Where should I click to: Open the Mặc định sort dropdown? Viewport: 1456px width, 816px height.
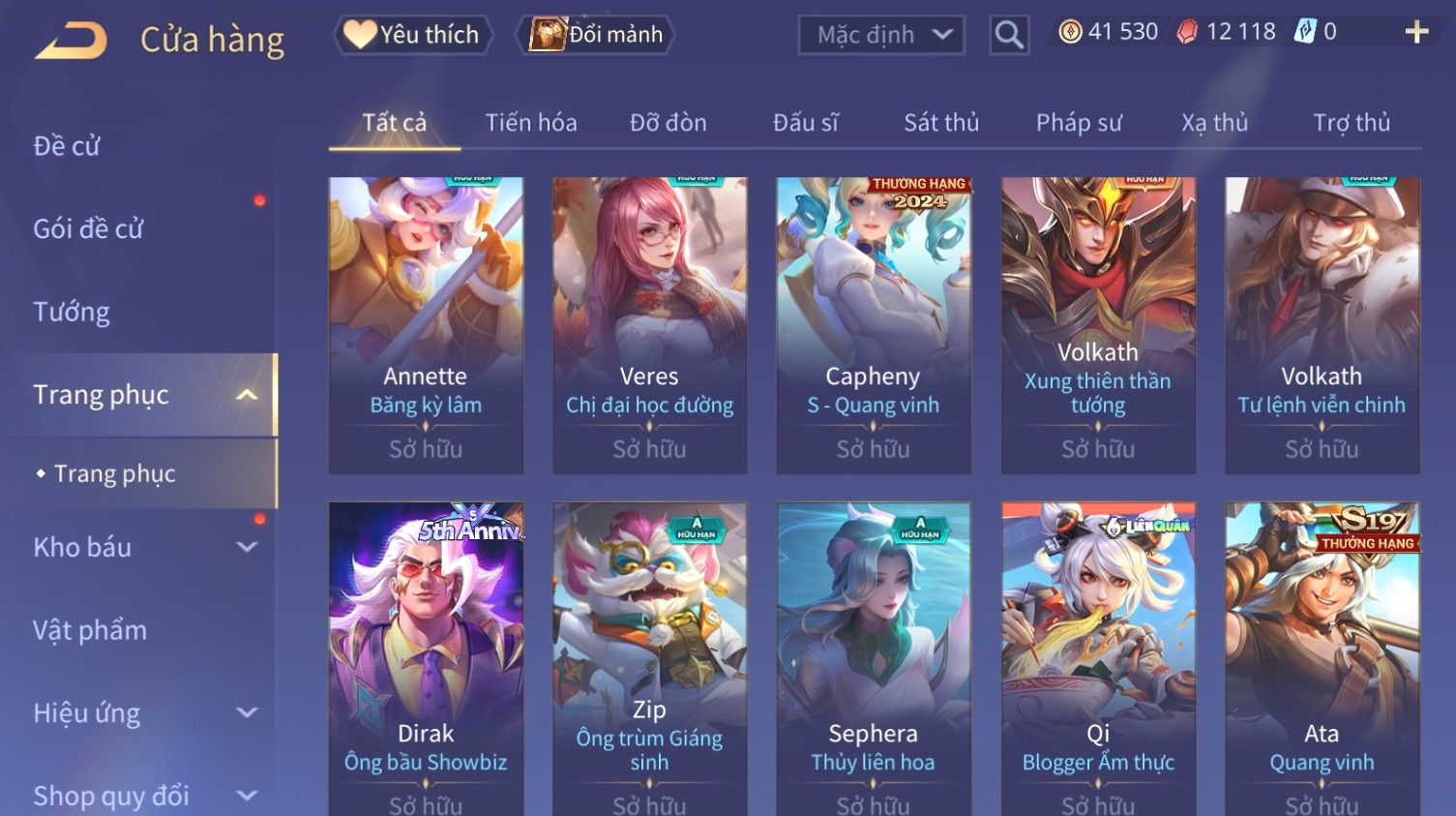pos(881,35)
